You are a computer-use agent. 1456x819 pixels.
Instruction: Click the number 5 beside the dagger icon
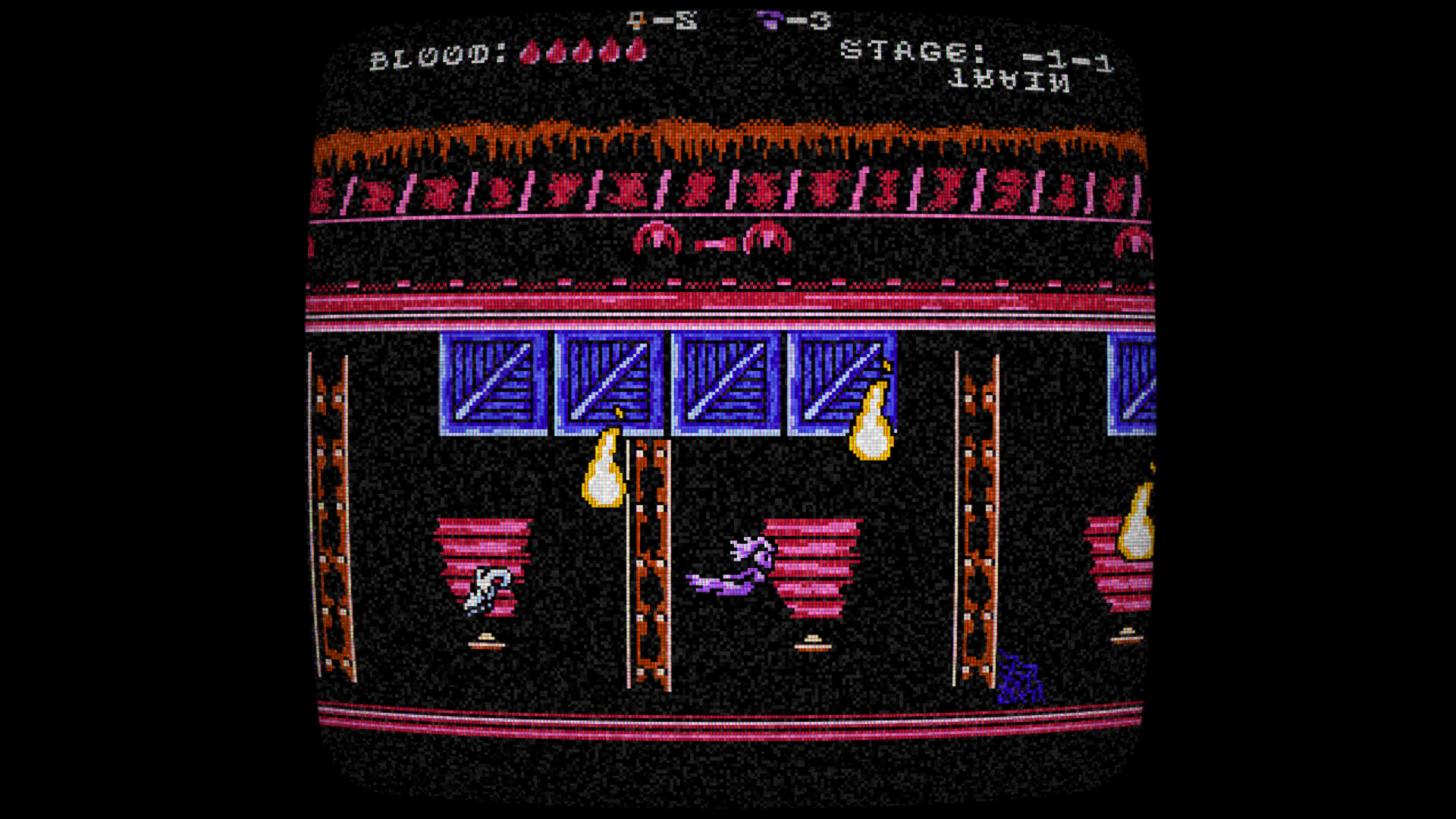coord(686,20)
